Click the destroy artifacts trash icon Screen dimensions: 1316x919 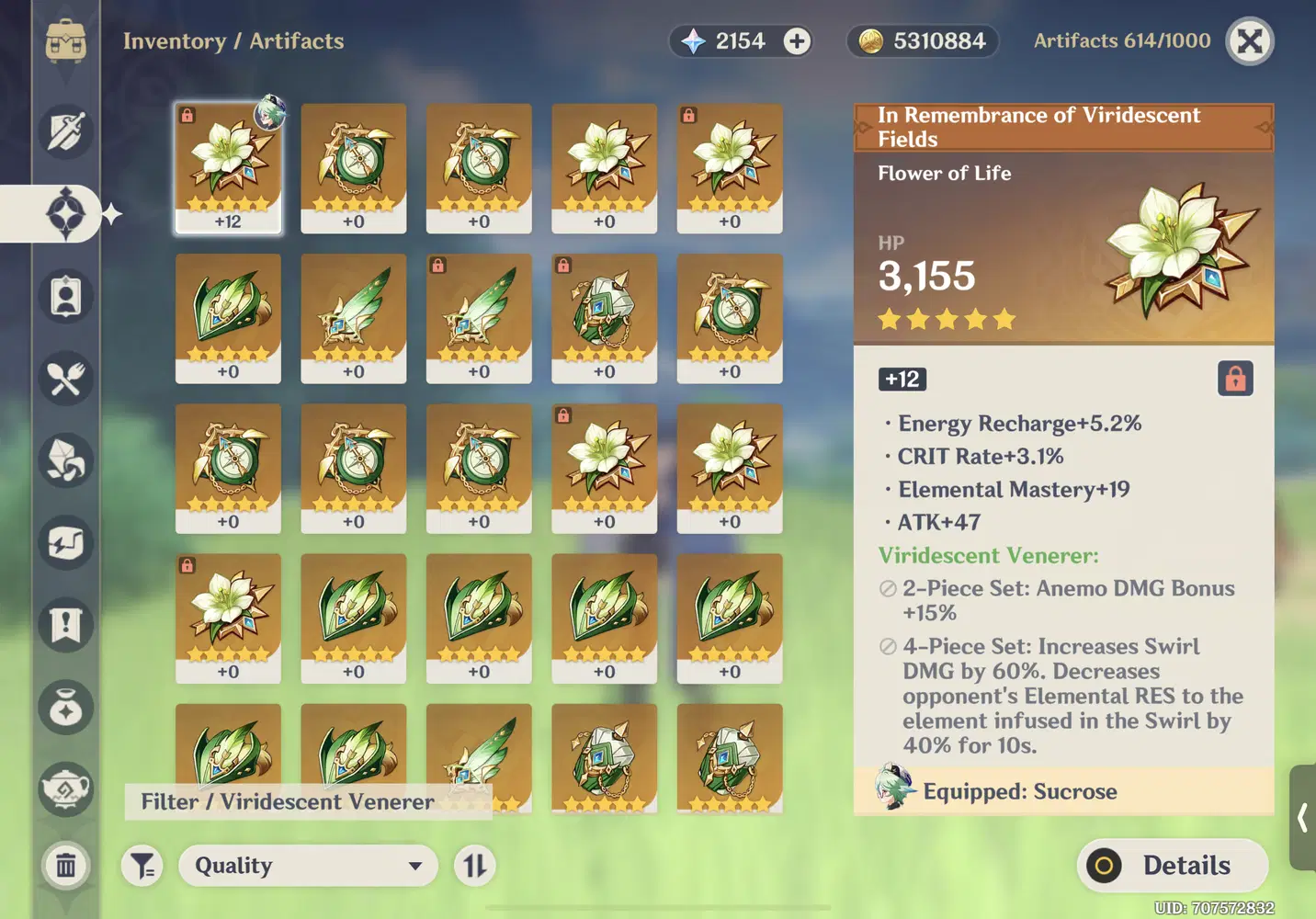point(66,866)
